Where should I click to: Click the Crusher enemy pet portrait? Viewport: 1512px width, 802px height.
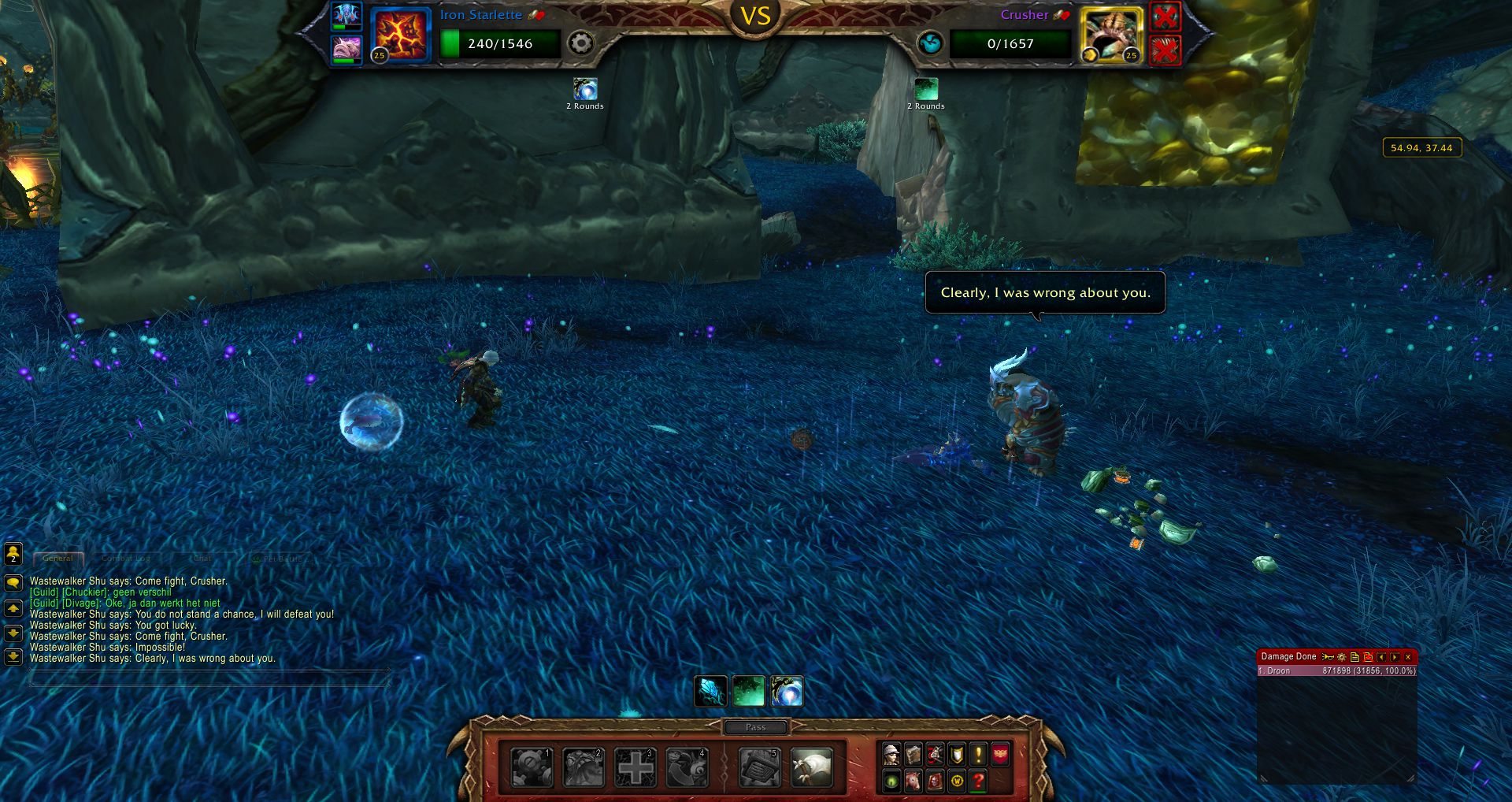pyautogui.click(x=1111, y=35)
